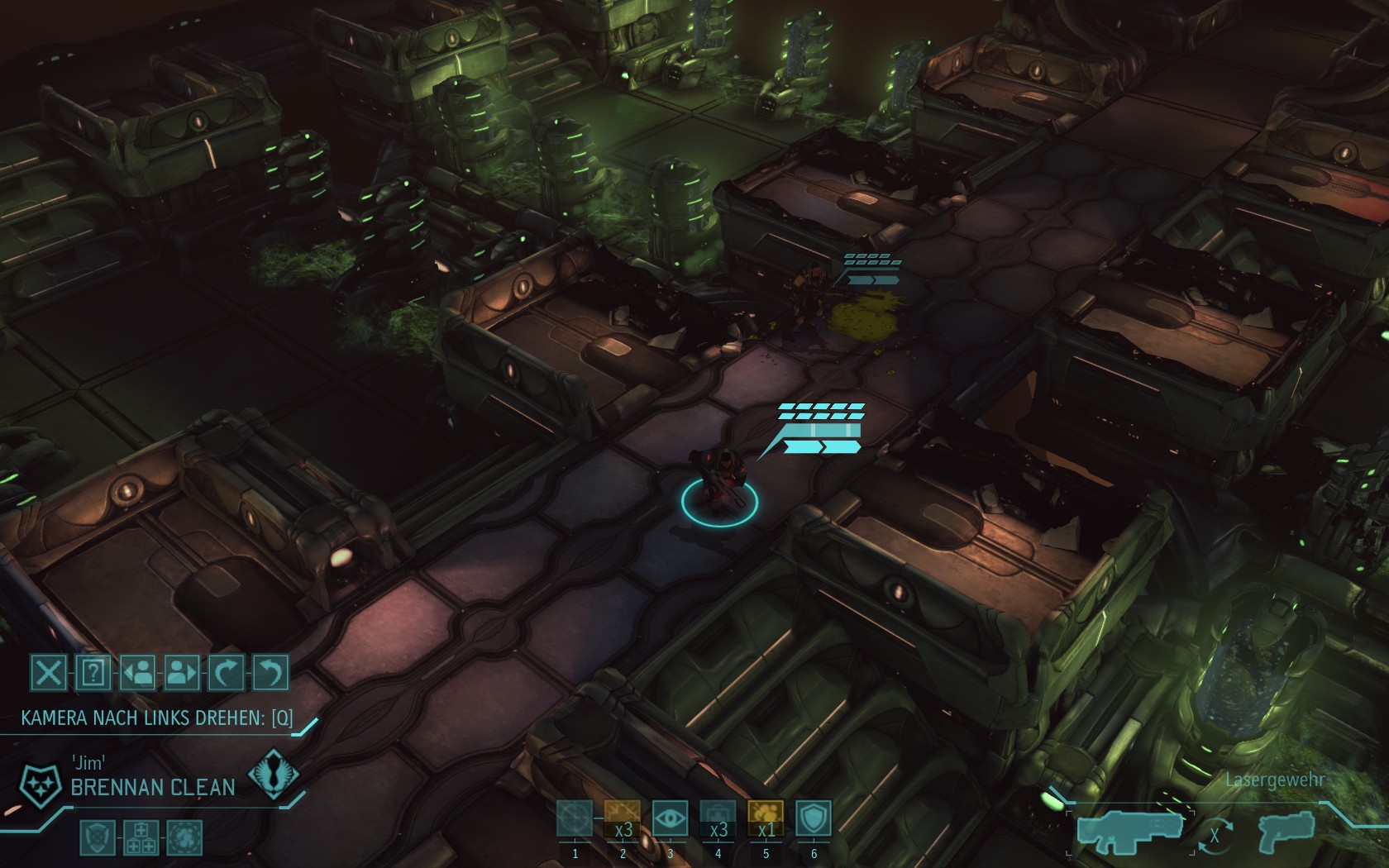Screen dimensions: 1389x868
Task: Use the yellow explosive ability with x3 charges
Action: pyautogui.click(x=623, y=819)
